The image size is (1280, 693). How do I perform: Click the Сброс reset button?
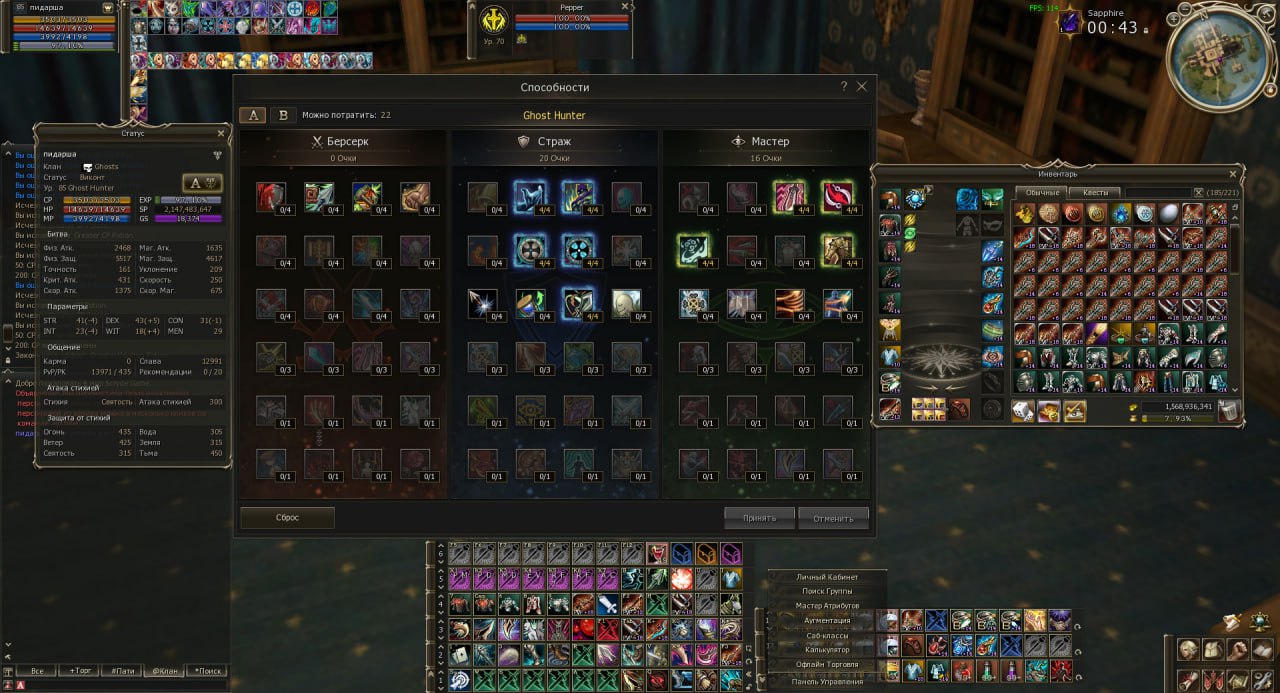click(287, 518)
